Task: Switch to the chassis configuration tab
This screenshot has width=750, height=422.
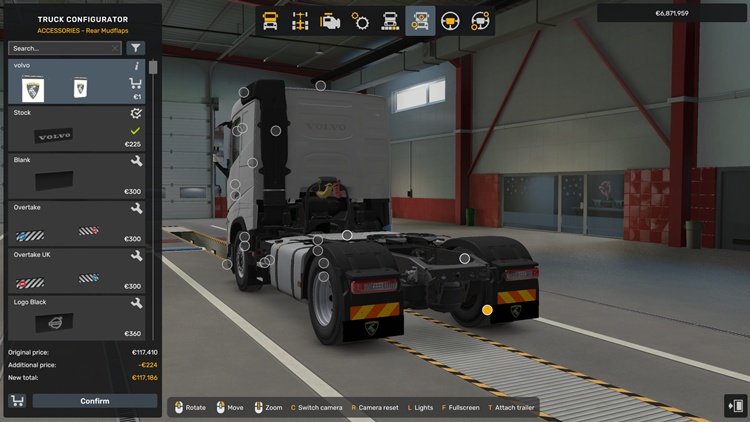Action: click(300, 20)
